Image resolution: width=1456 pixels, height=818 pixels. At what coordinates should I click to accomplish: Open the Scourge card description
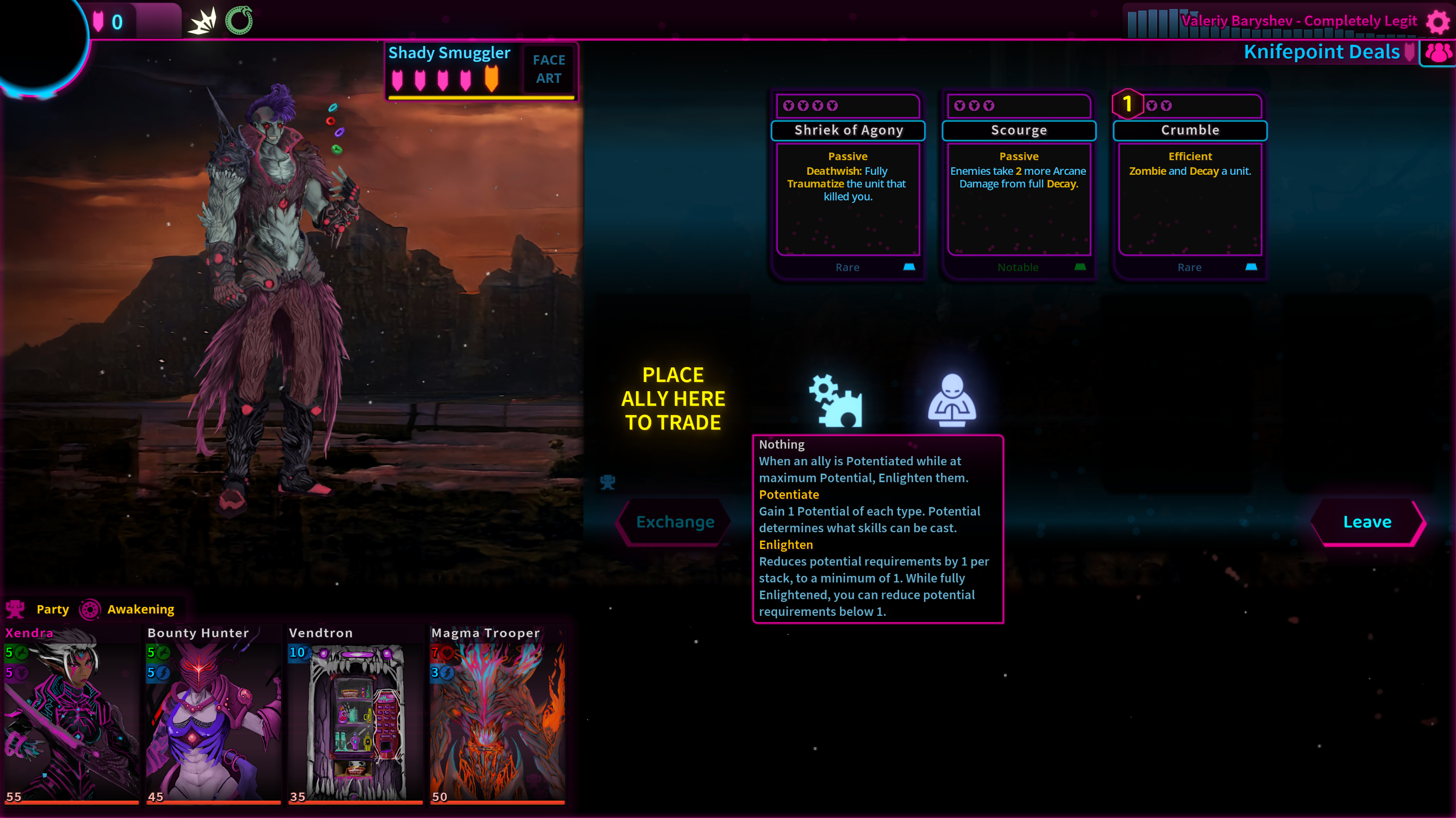[x=1019, y=130]
